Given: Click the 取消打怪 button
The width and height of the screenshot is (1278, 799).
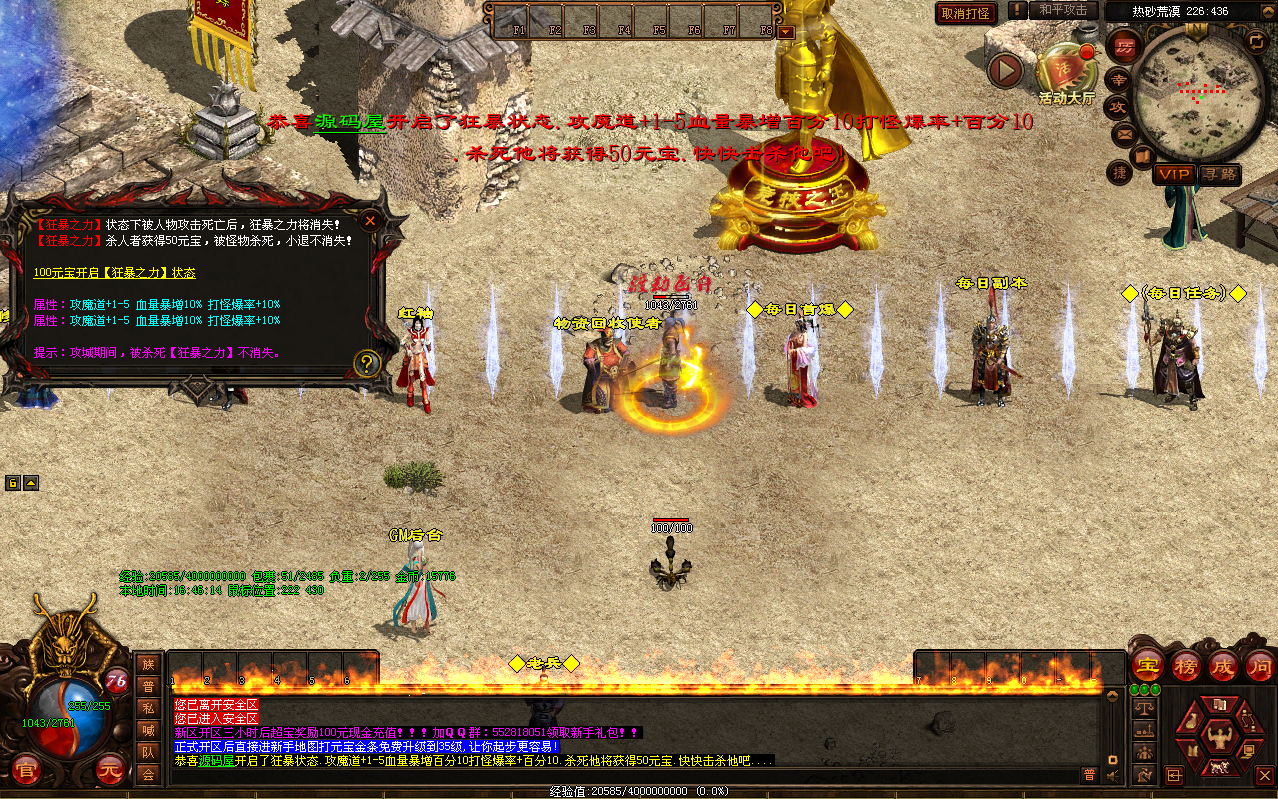Looking at the screenshot, I should tap(966, 13).
